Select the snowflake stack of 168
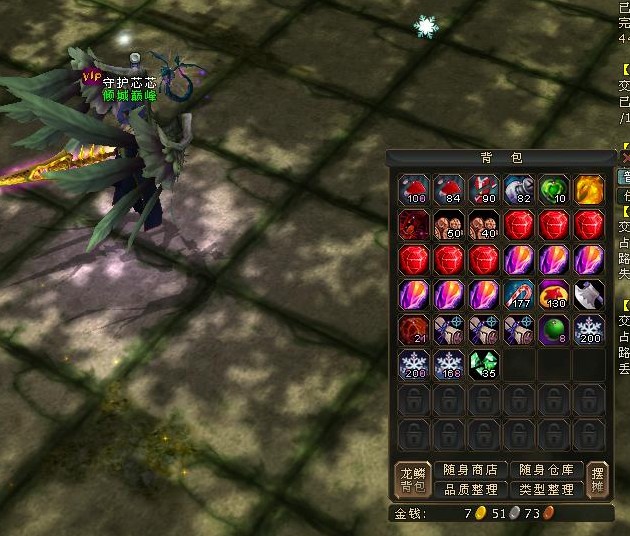The width and height of the screenshot is (630, 536). click(x=448, y=365)
